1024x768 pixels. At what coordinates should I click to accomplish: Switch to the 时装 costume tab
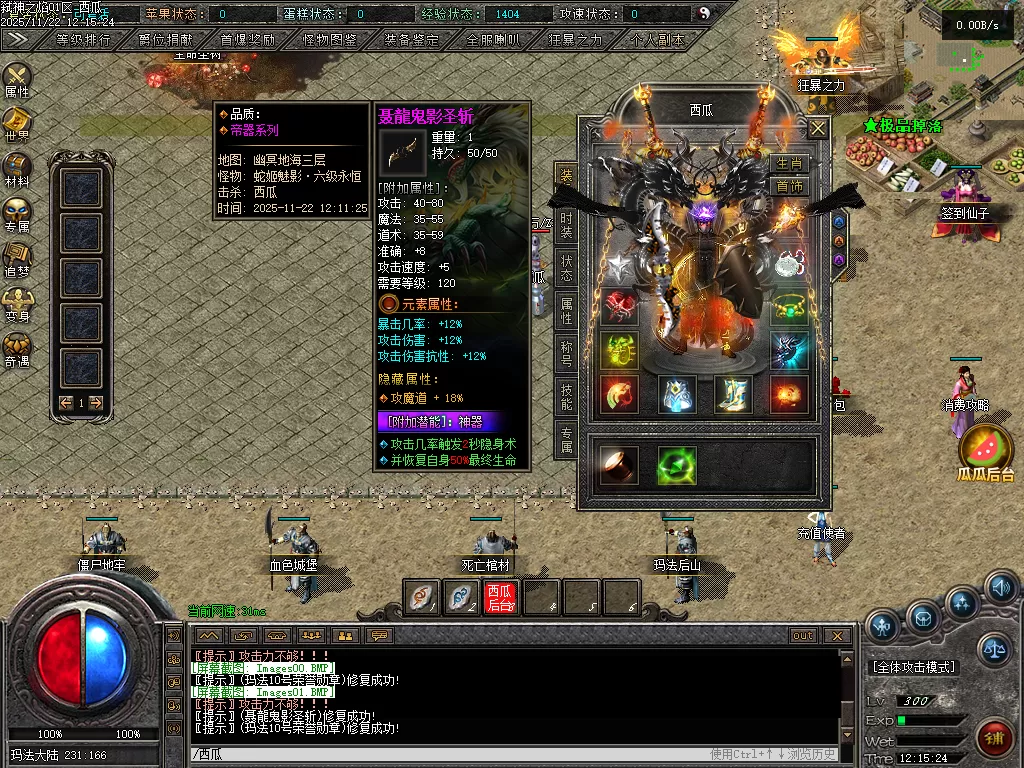point(566,226)
